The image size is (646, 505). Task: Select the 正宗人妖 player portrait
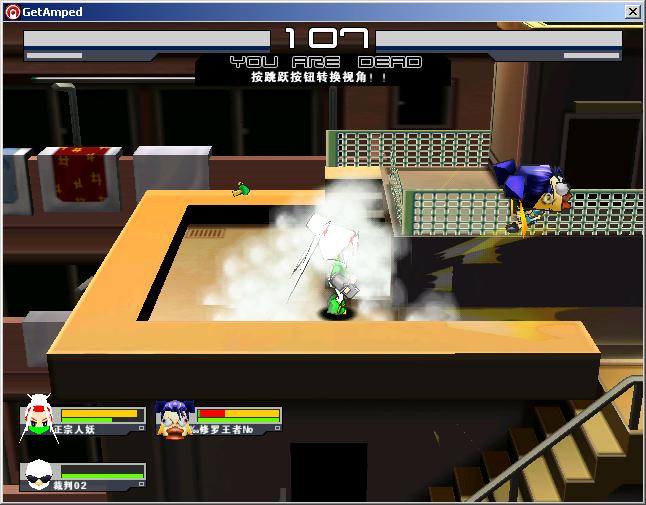[37, 417]
